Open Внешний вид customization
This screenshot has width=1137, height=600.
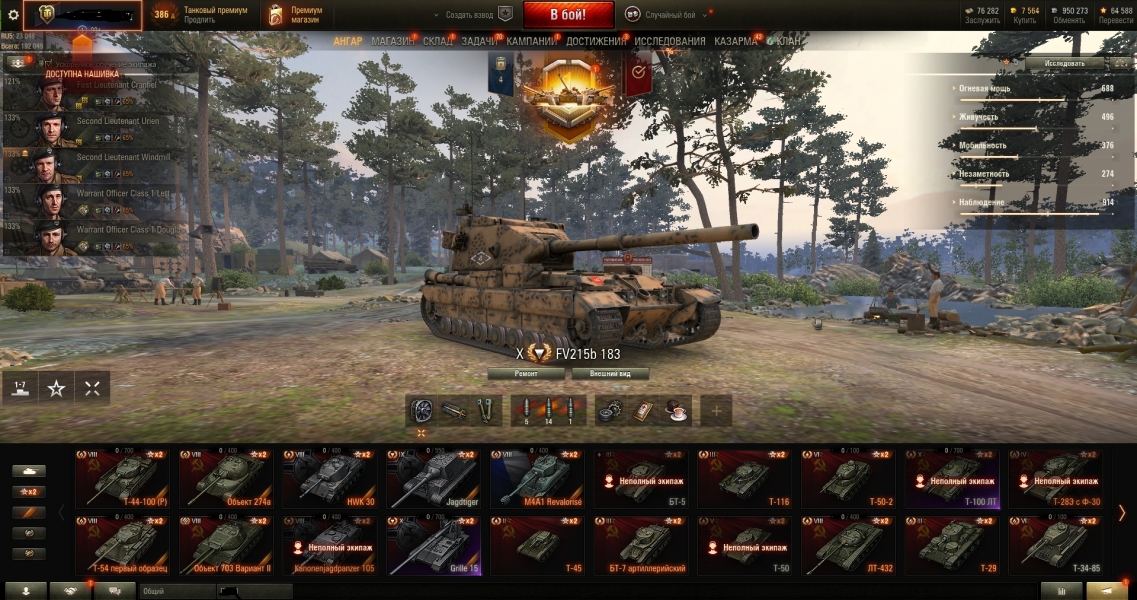tap(609, 373)
